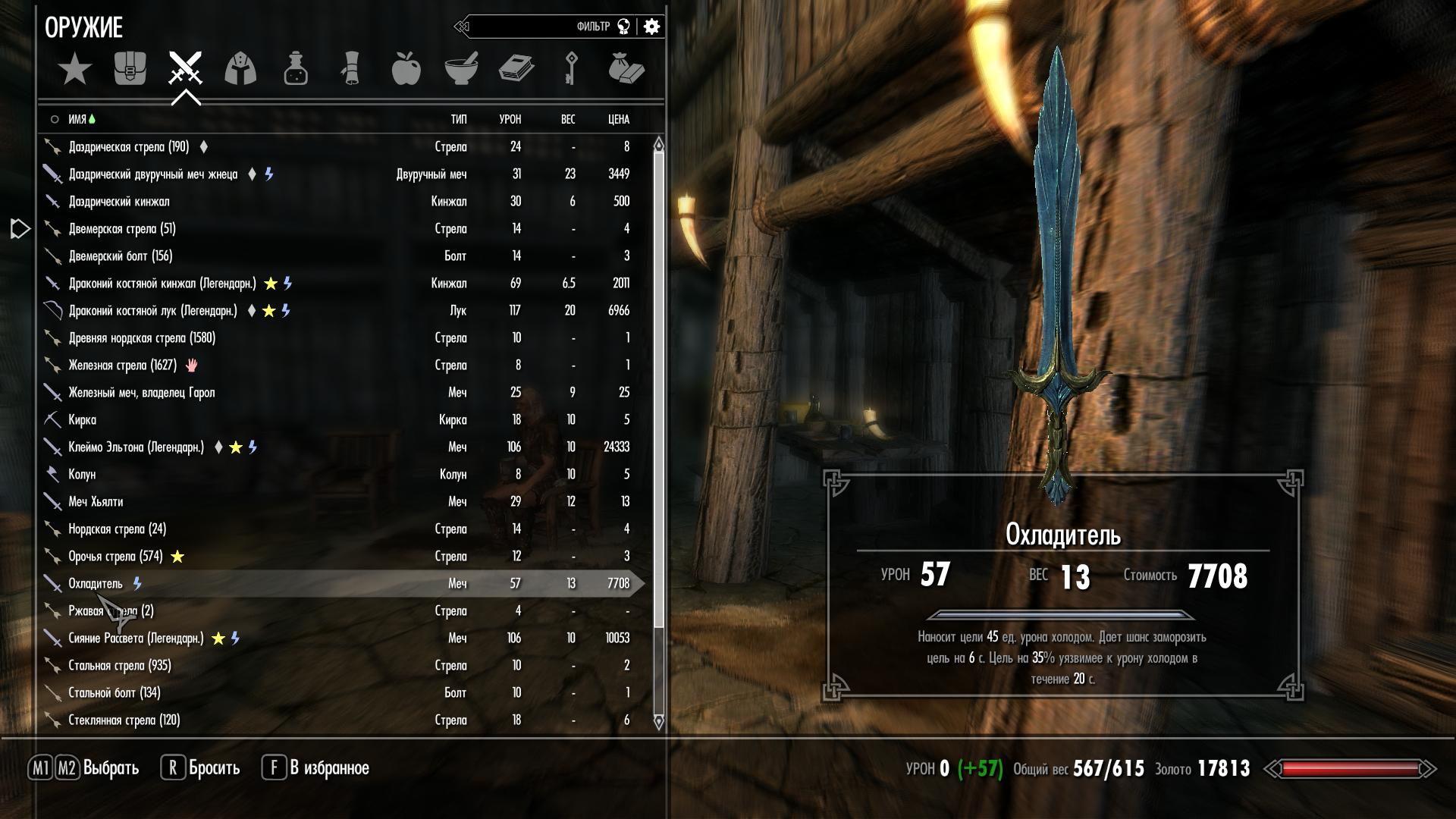Open the gear settings icon
1456x819 pixels.
click(651, 27)
